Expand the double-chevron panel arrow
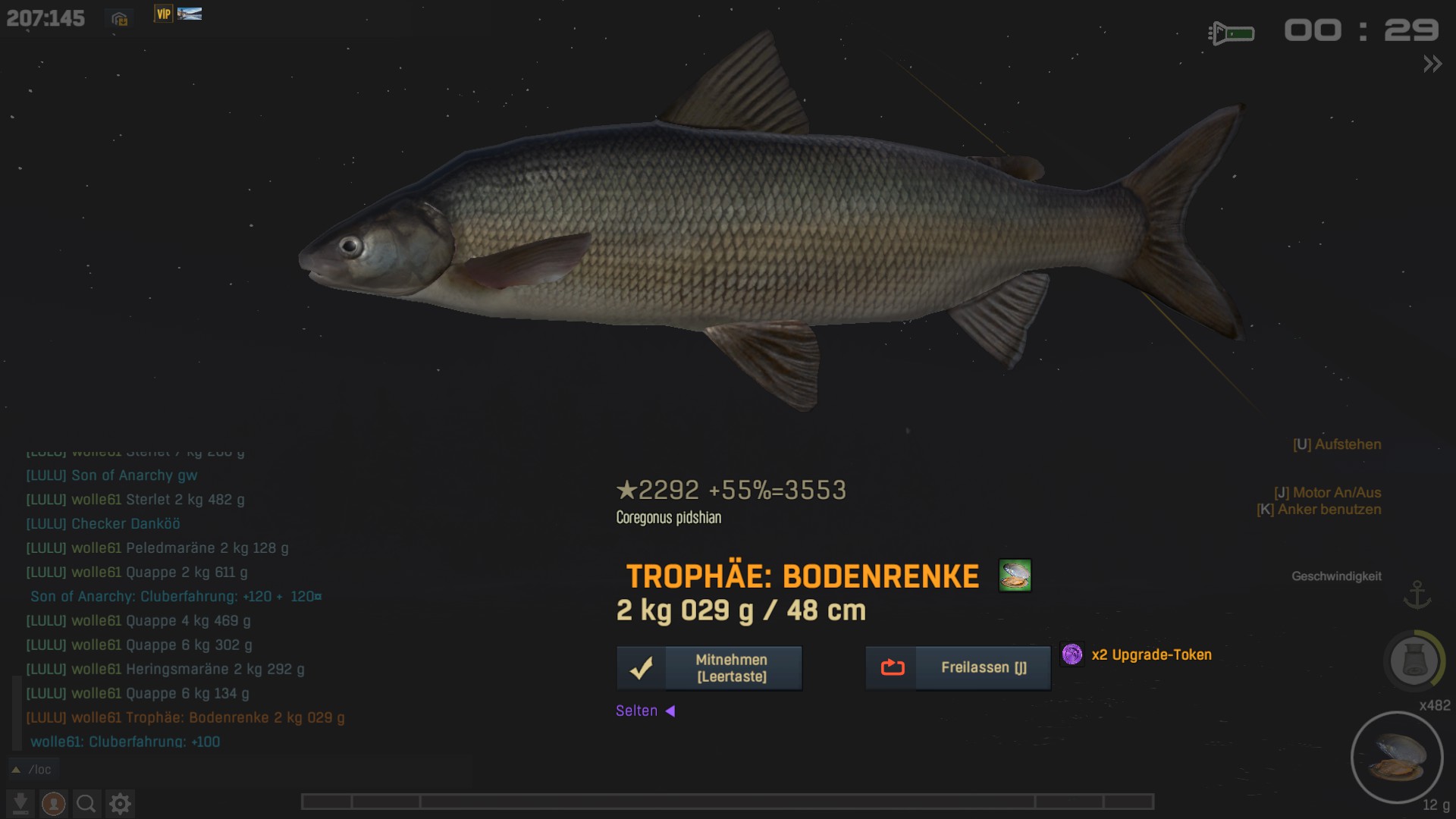 (x=1432, y=64)
